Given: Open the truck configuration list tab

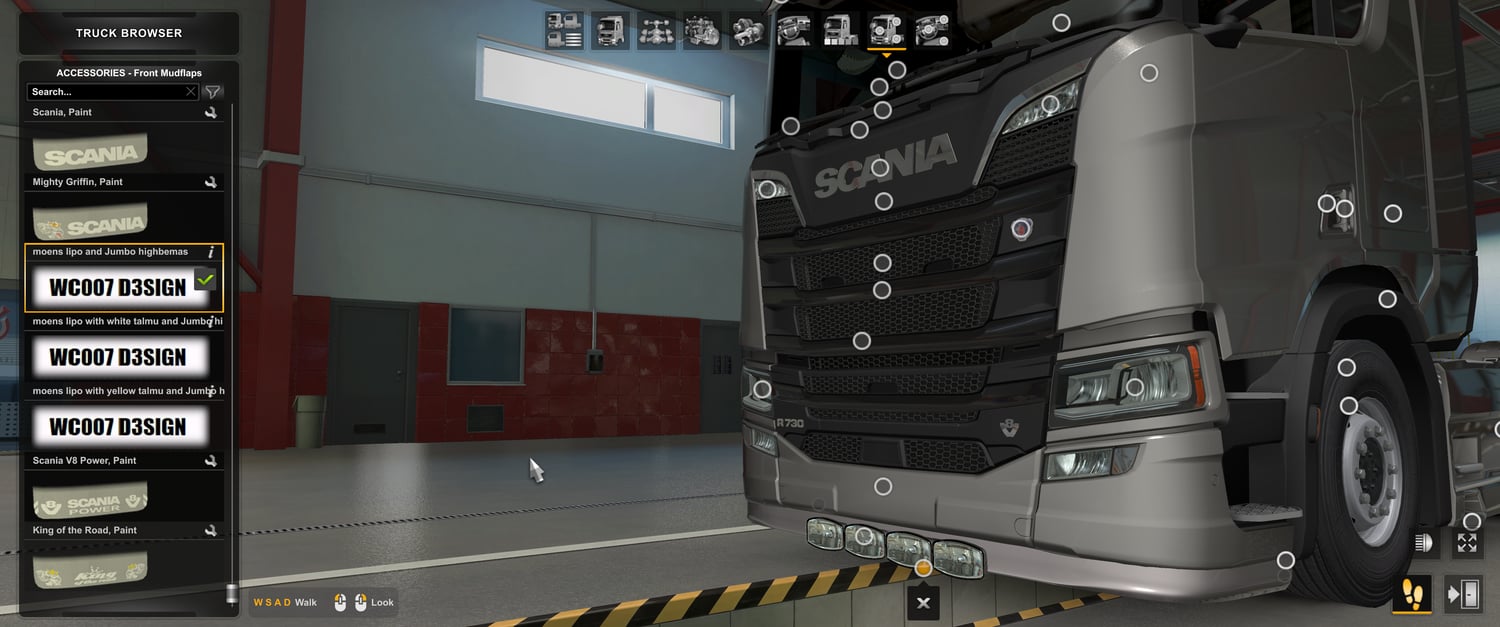Looking at the screenshot, I should pos(564,30).
